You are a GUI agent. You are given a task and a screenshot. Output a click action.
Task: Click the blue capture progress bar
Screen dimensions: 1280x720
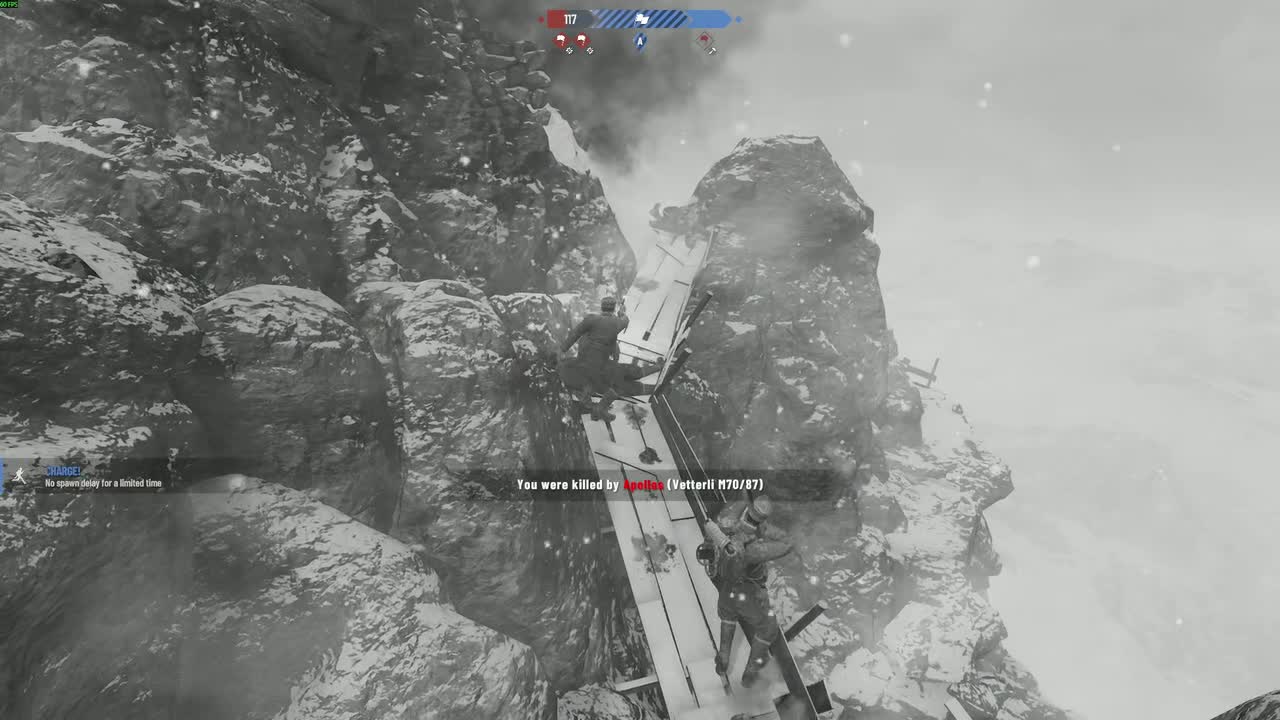tap(700, 18)
